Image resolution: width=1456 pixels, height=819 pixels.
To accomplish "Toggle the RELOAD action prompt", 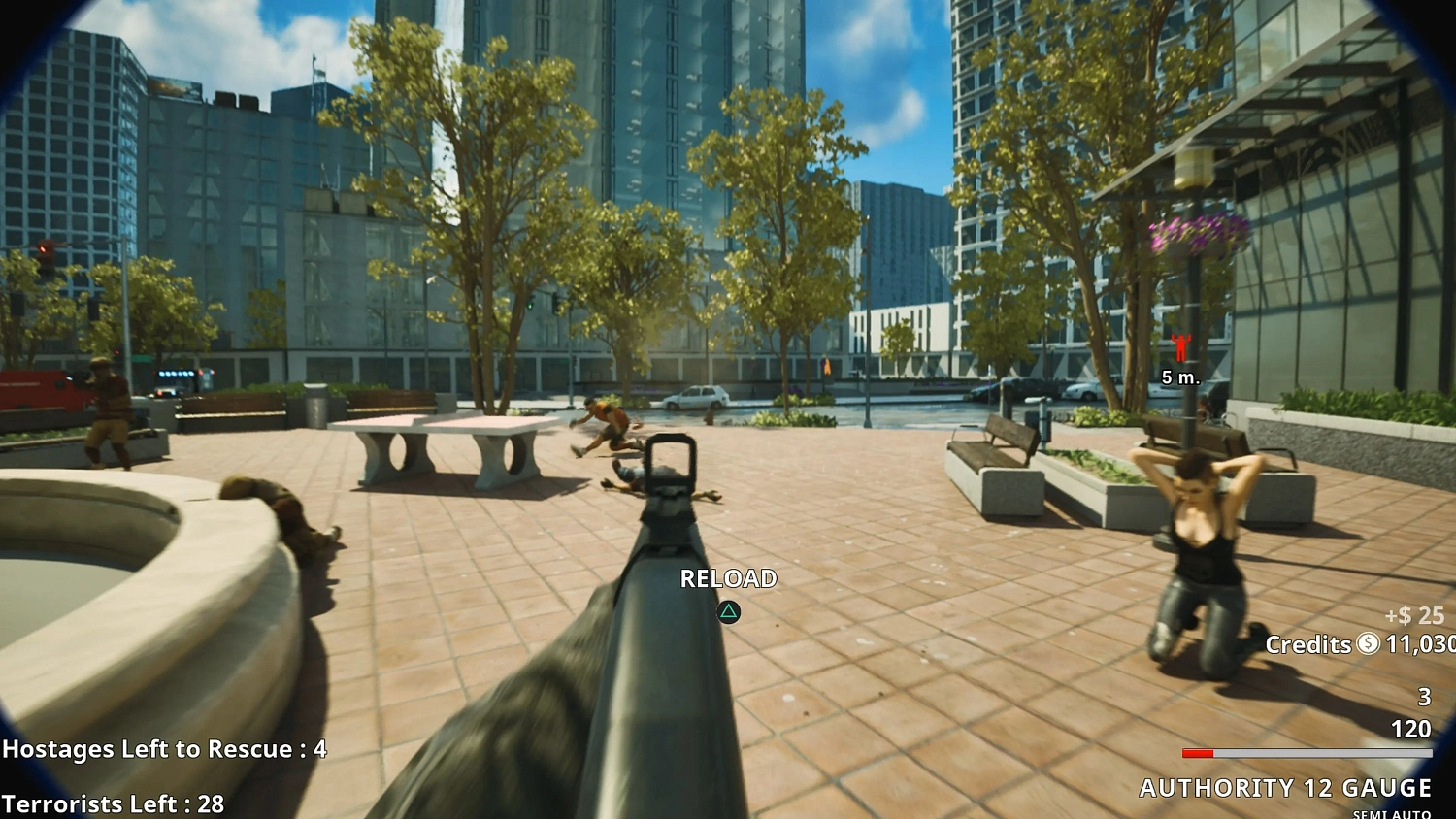I will (726, 578).
